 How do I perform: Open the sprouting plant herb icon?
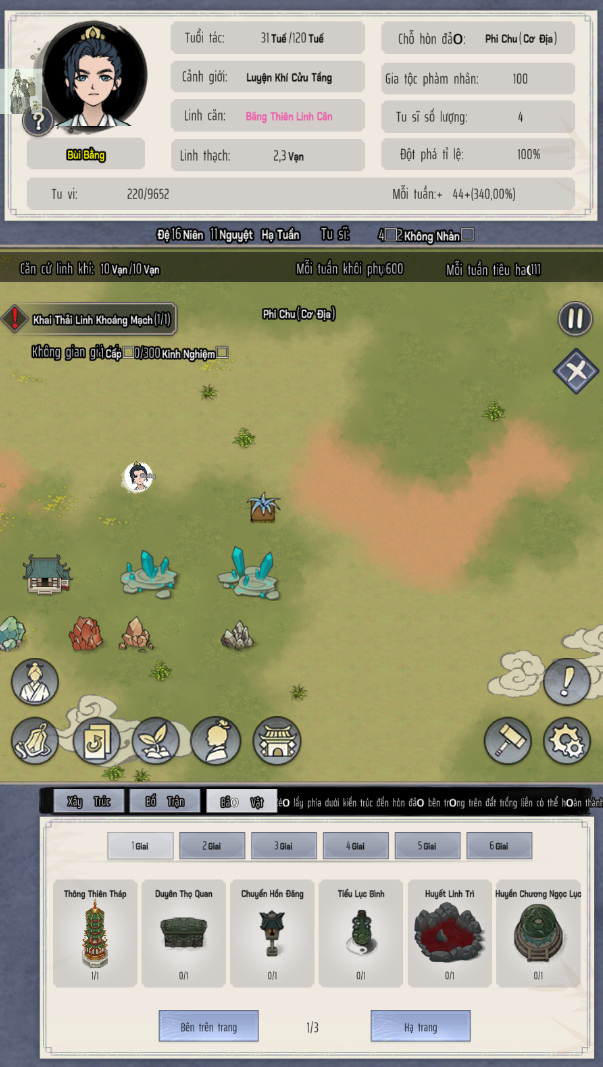tap(155, 741)
